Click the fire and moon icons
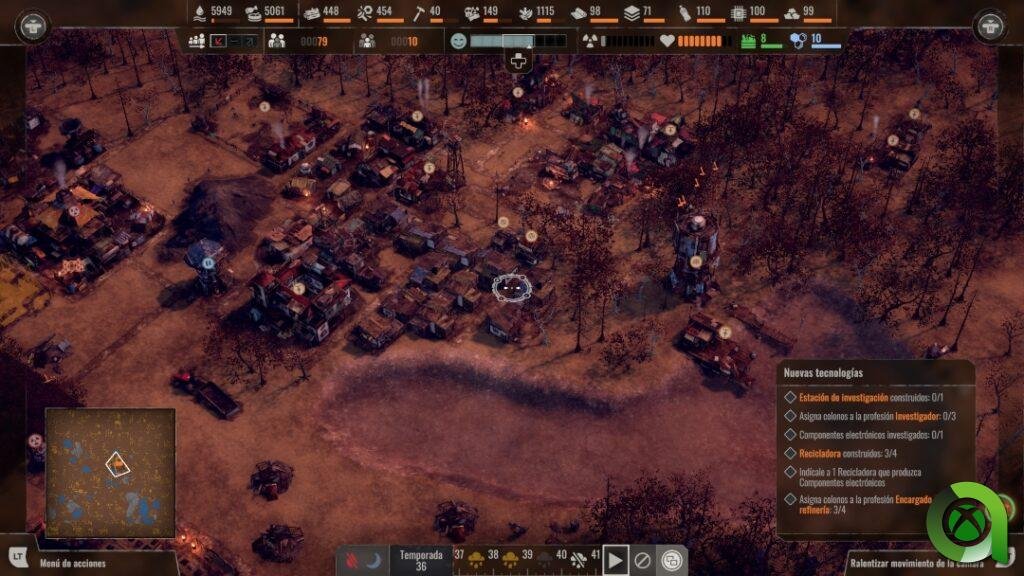 pyautogui.click(x=363, y=560)
